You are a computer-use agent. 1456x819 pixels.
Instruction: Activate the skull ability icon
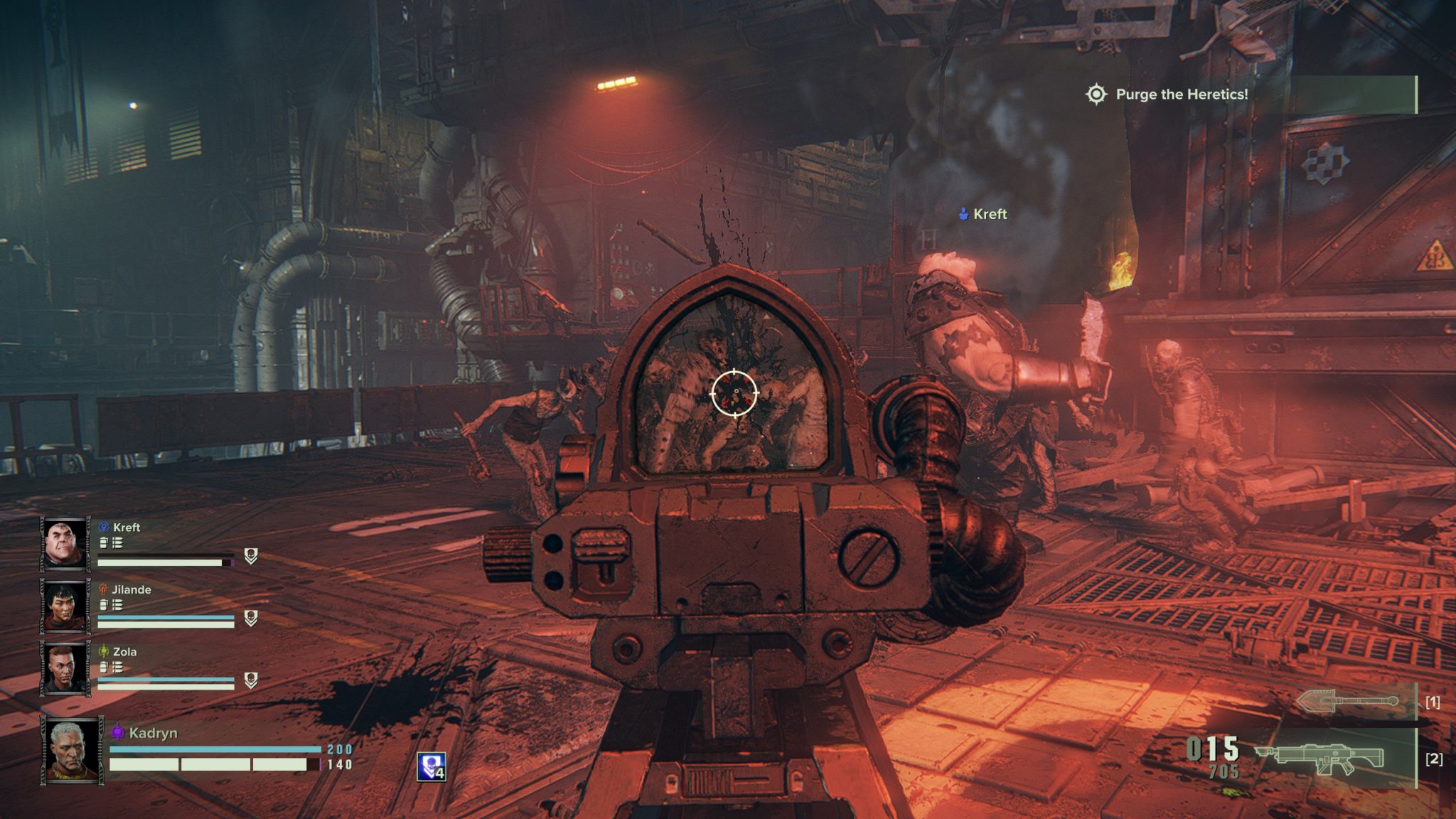coord(431,766)
